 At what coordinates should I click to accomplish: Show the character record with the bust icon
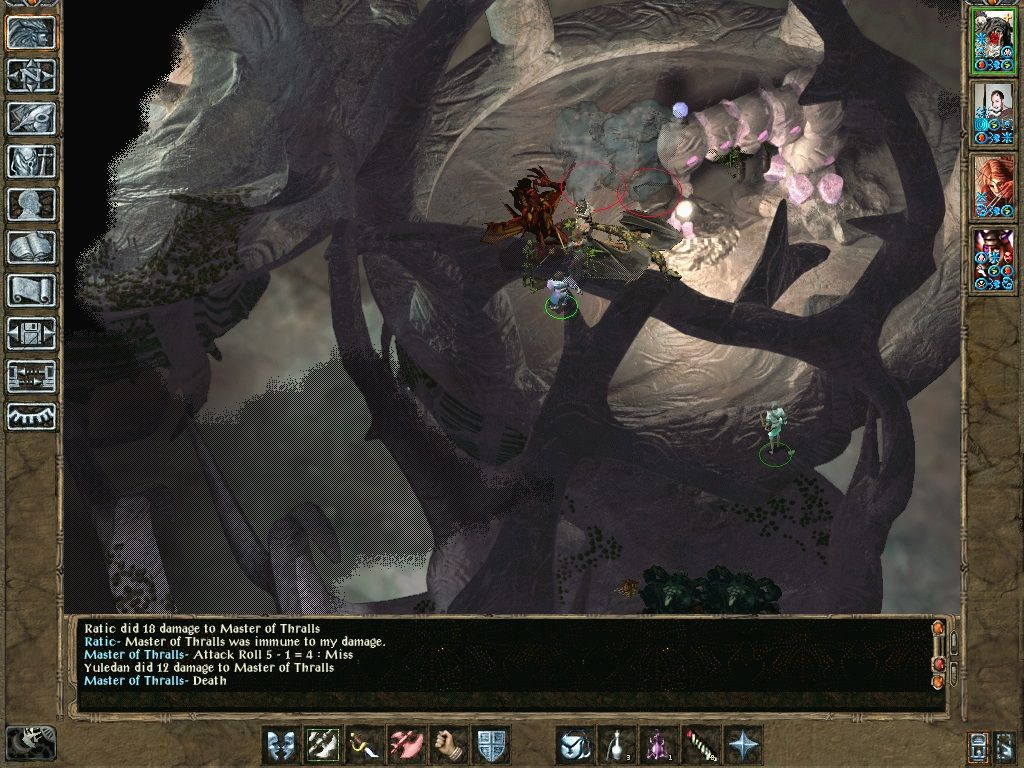click(31, 204)
